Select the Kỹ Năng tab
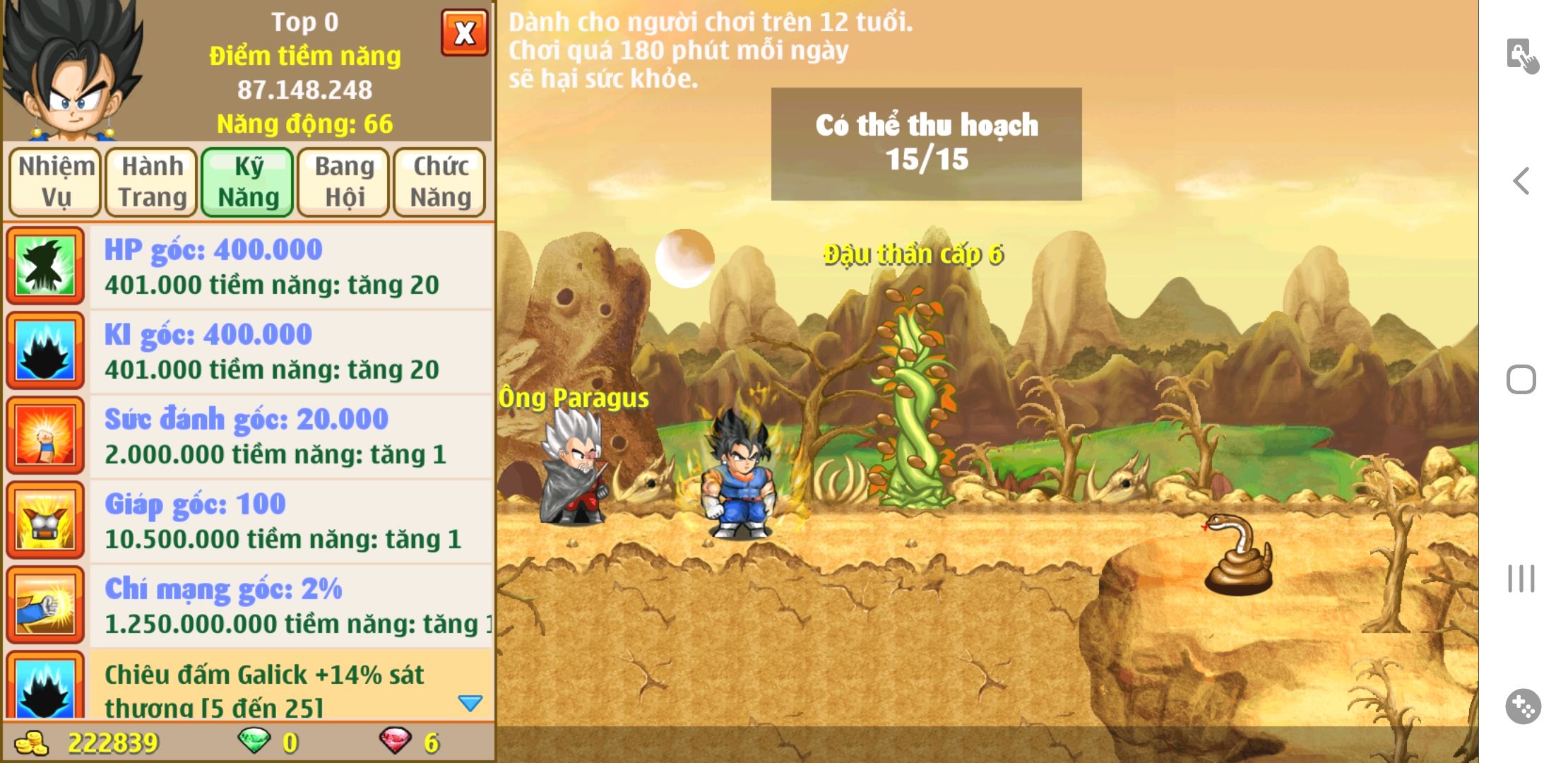Viewport: 1568px width, 763px height. (x=248, y=182)
